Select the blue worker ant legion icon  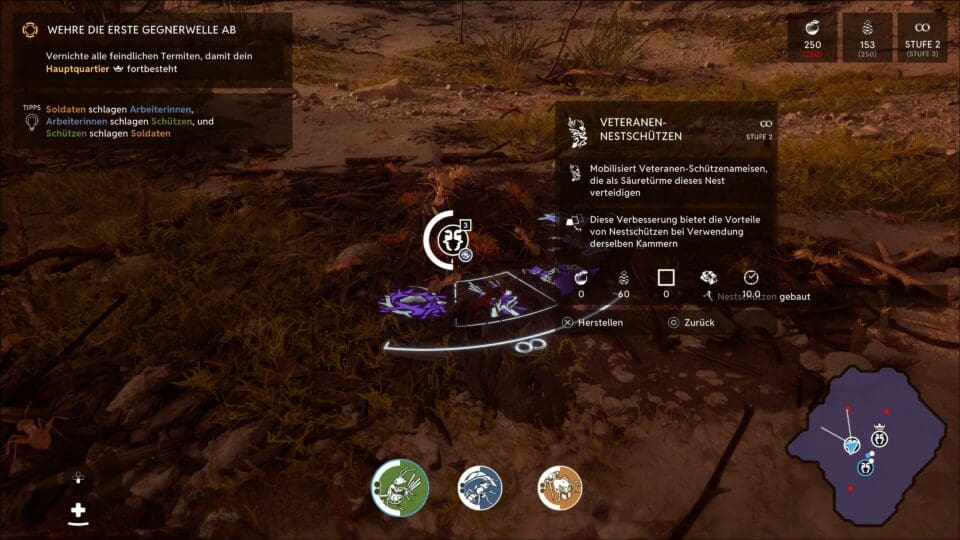(480, 488)
